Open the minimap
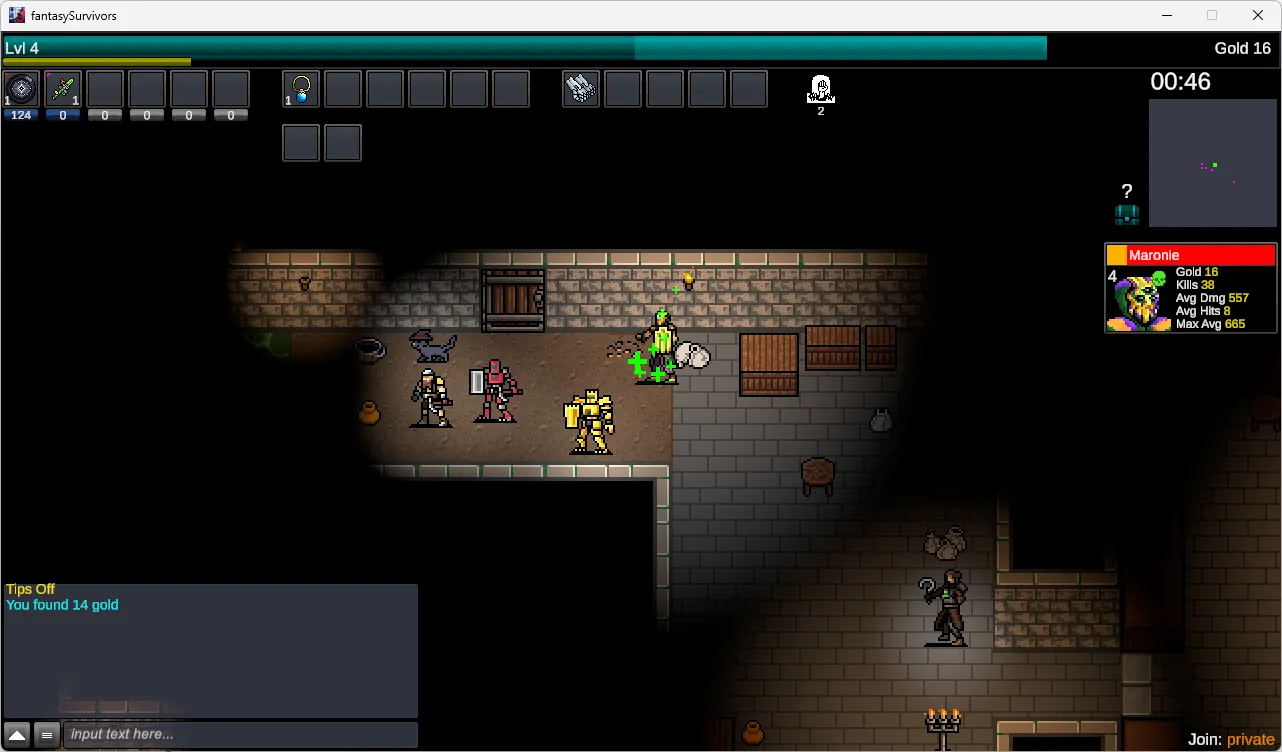This screenshot has height=752, width=1282. pyautogui.click(x=1213, y=163)
